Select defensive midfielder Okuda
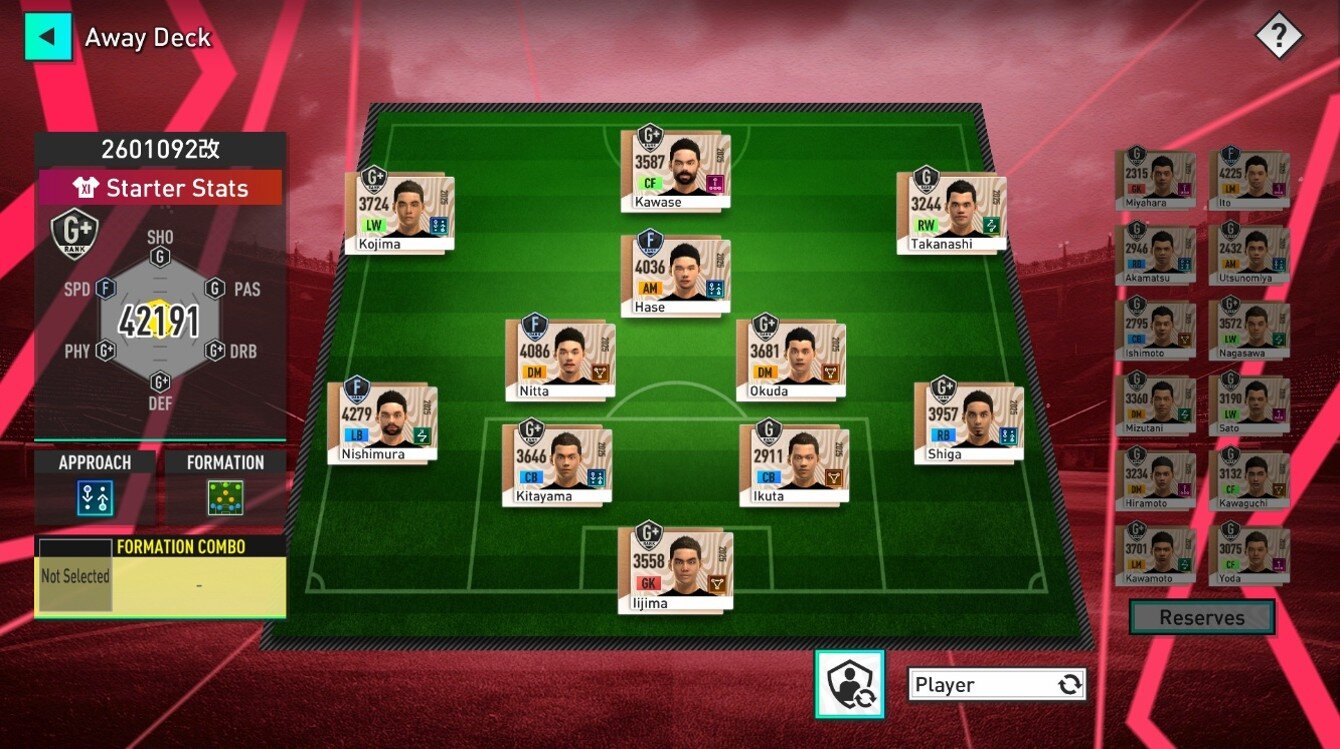Viewport: 1340px width, 749px height. pos(791,360)
